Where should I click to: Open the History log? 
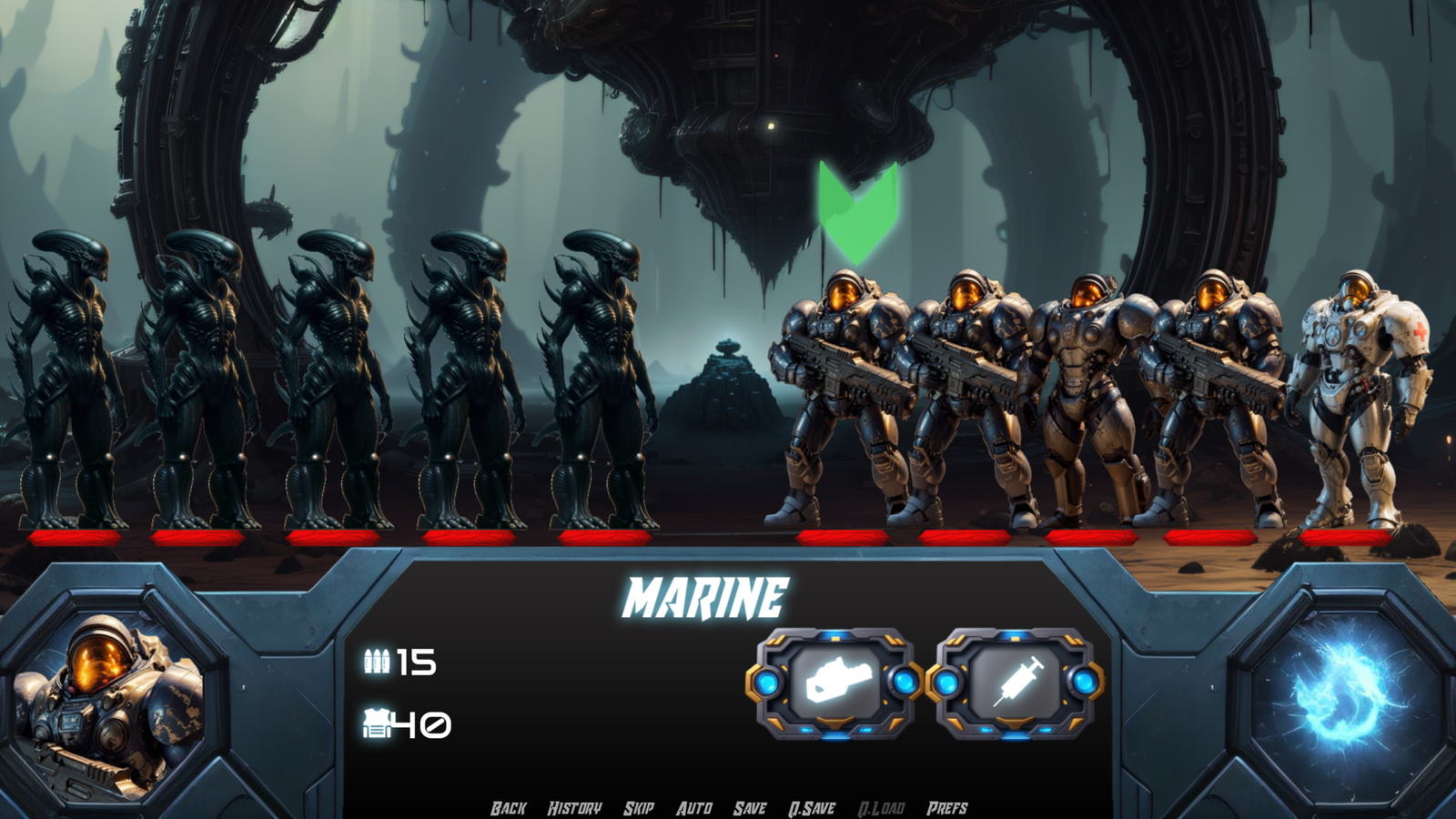pyautogui.click(x=574, y=808)
